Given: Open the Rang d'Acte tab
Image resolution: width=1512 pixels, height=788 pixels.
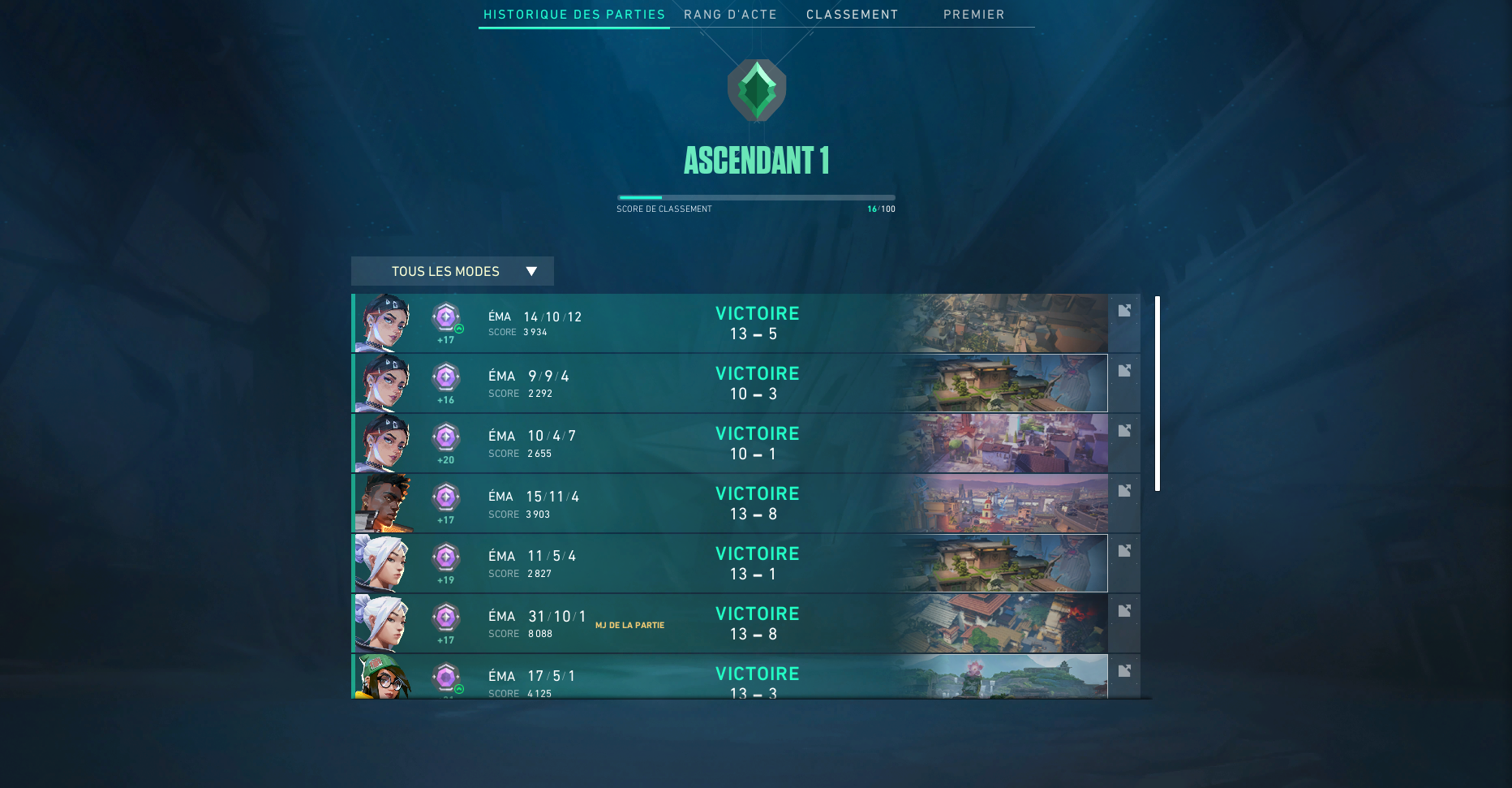Looking at the screenshot, I should 730,15.
